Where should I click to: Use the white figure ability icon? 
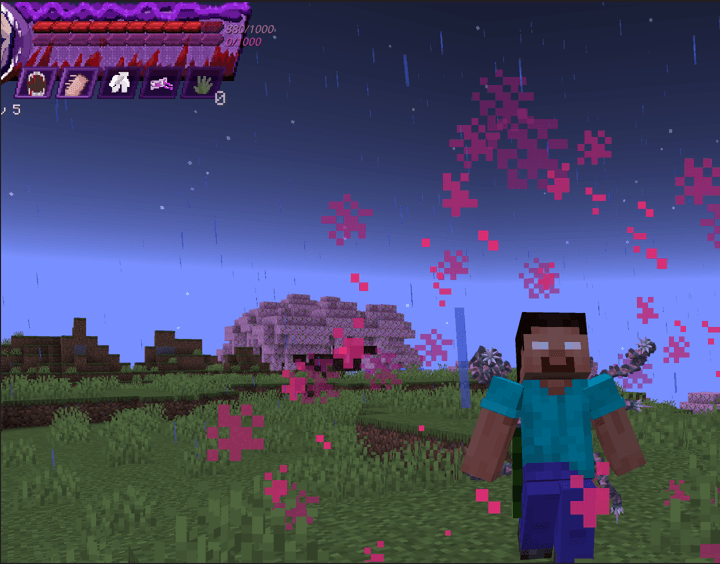(x=119, y=84)
